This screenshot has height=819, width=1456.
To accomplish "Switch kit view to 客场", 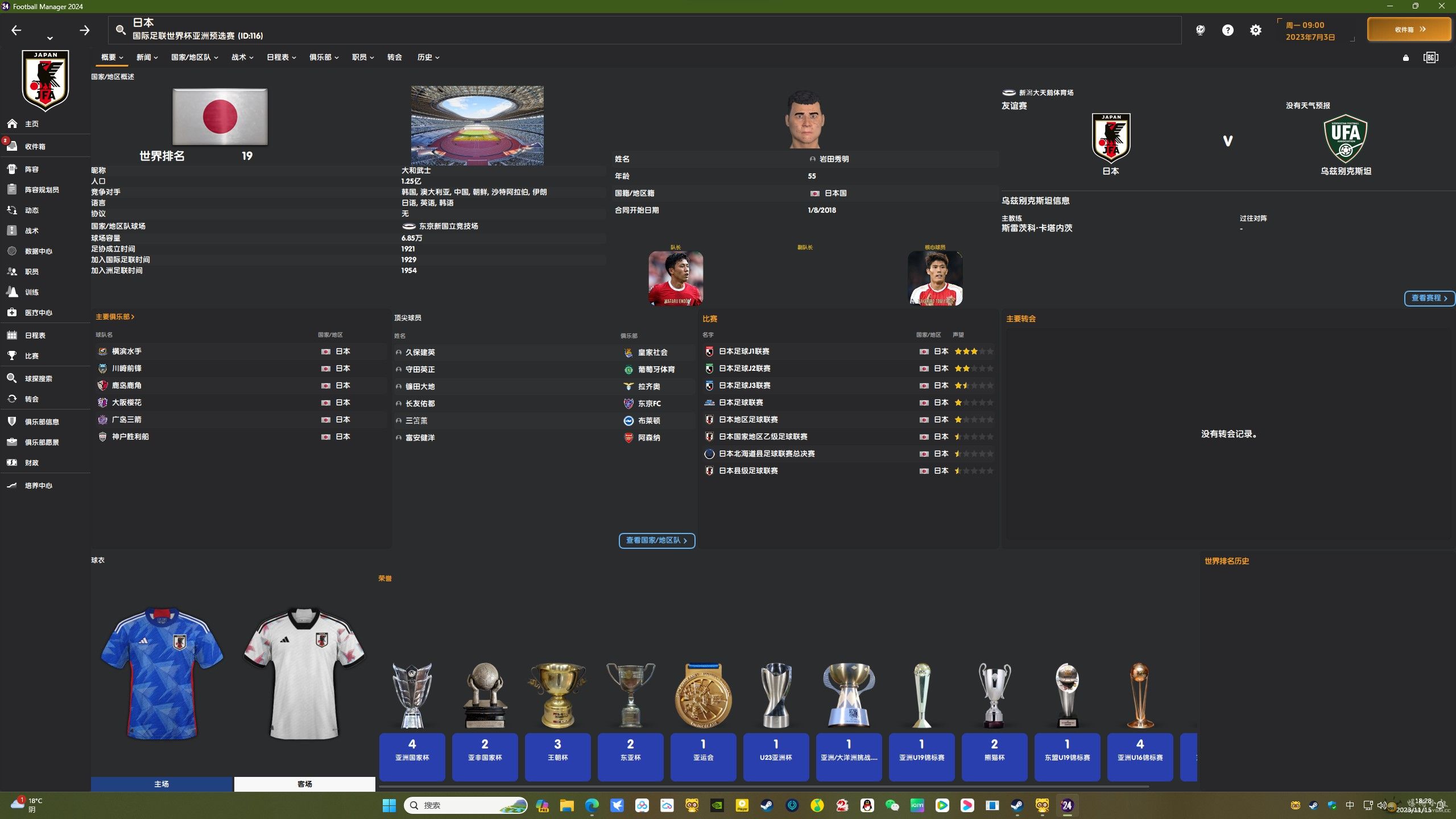I will pos(304,784).
